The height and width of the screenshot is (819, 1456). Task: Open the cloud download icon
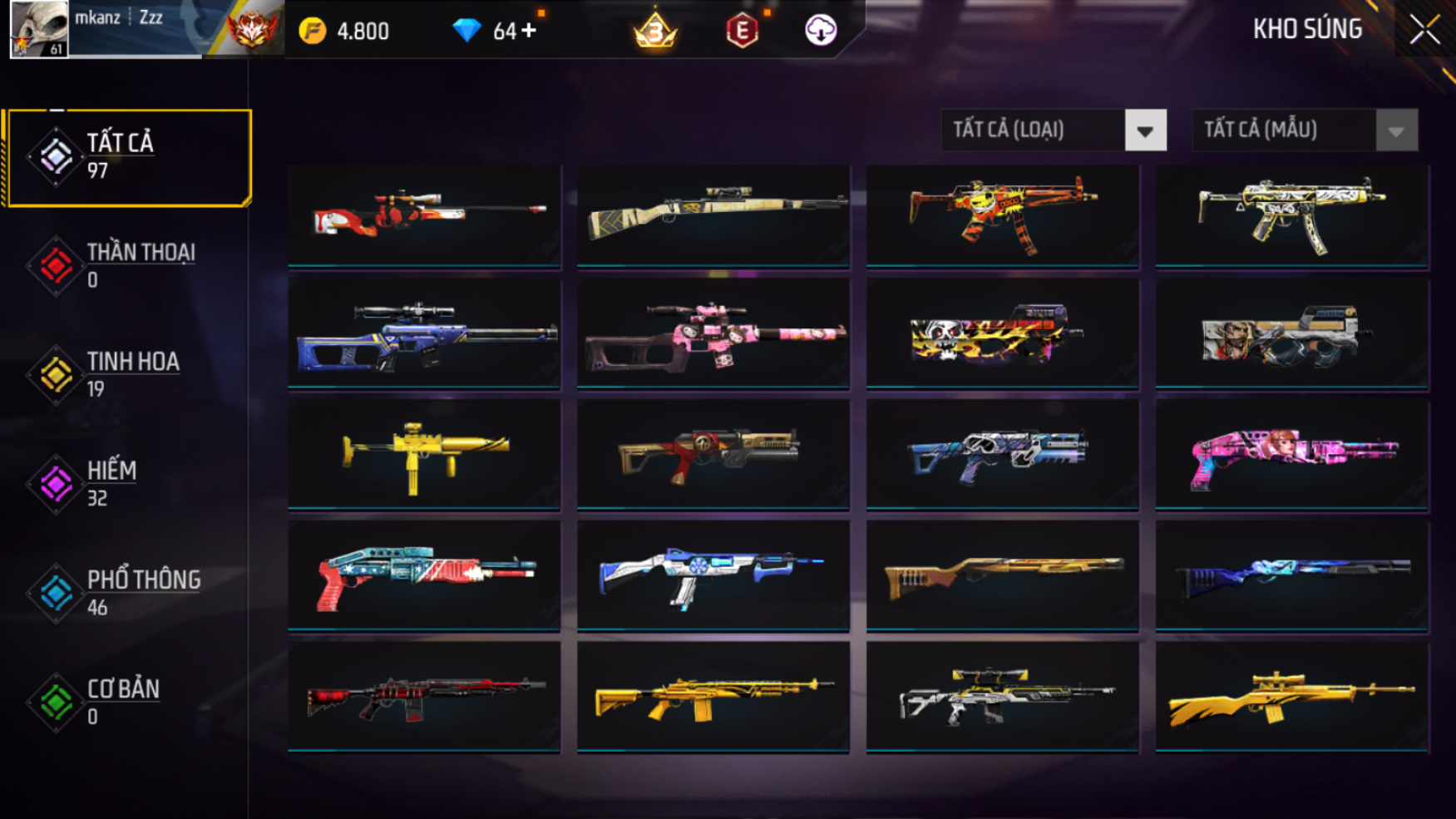tap(821, 31)
